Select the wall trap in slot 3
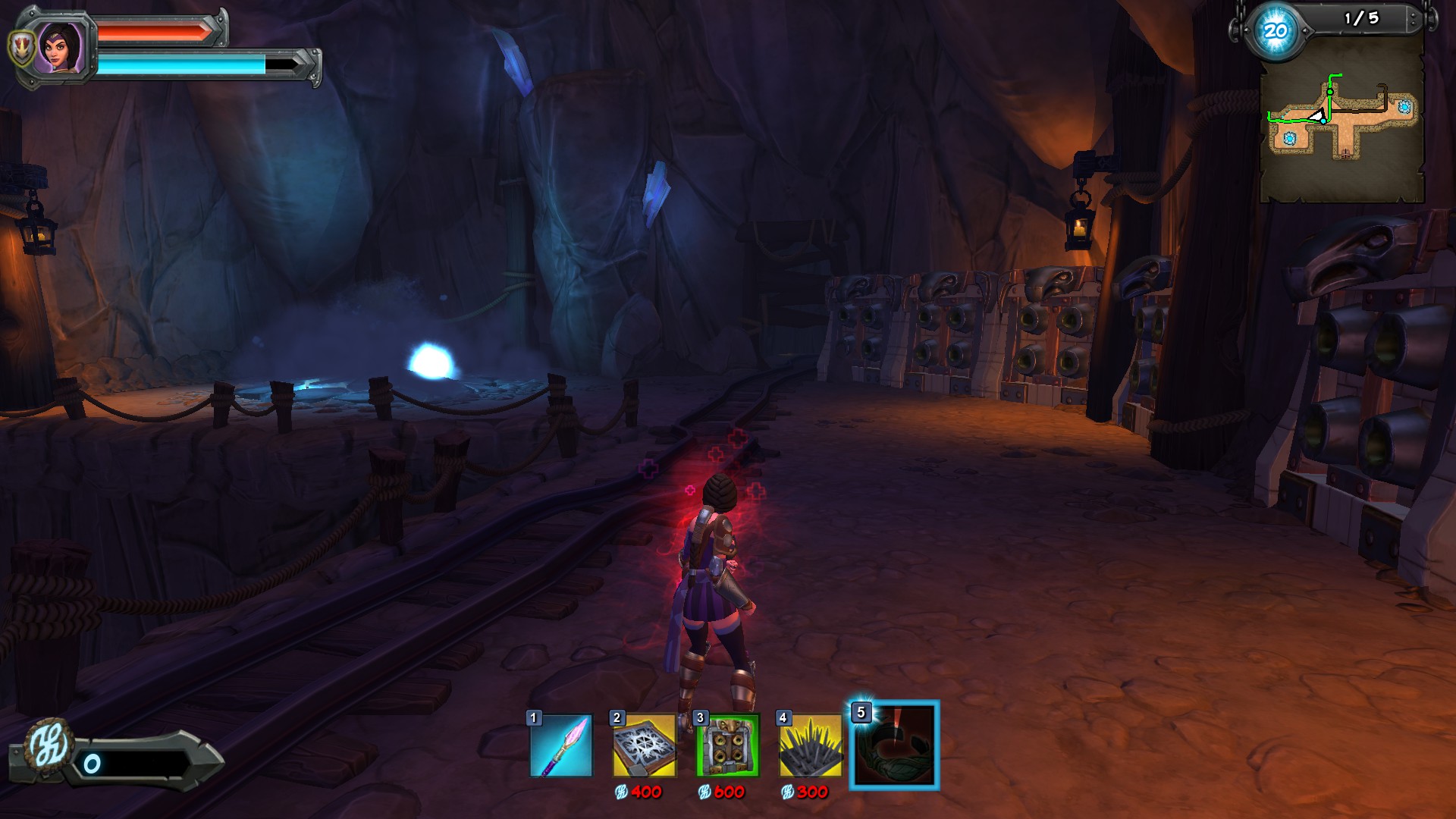Screen dimensions: 1456x819 pos(727,745)
